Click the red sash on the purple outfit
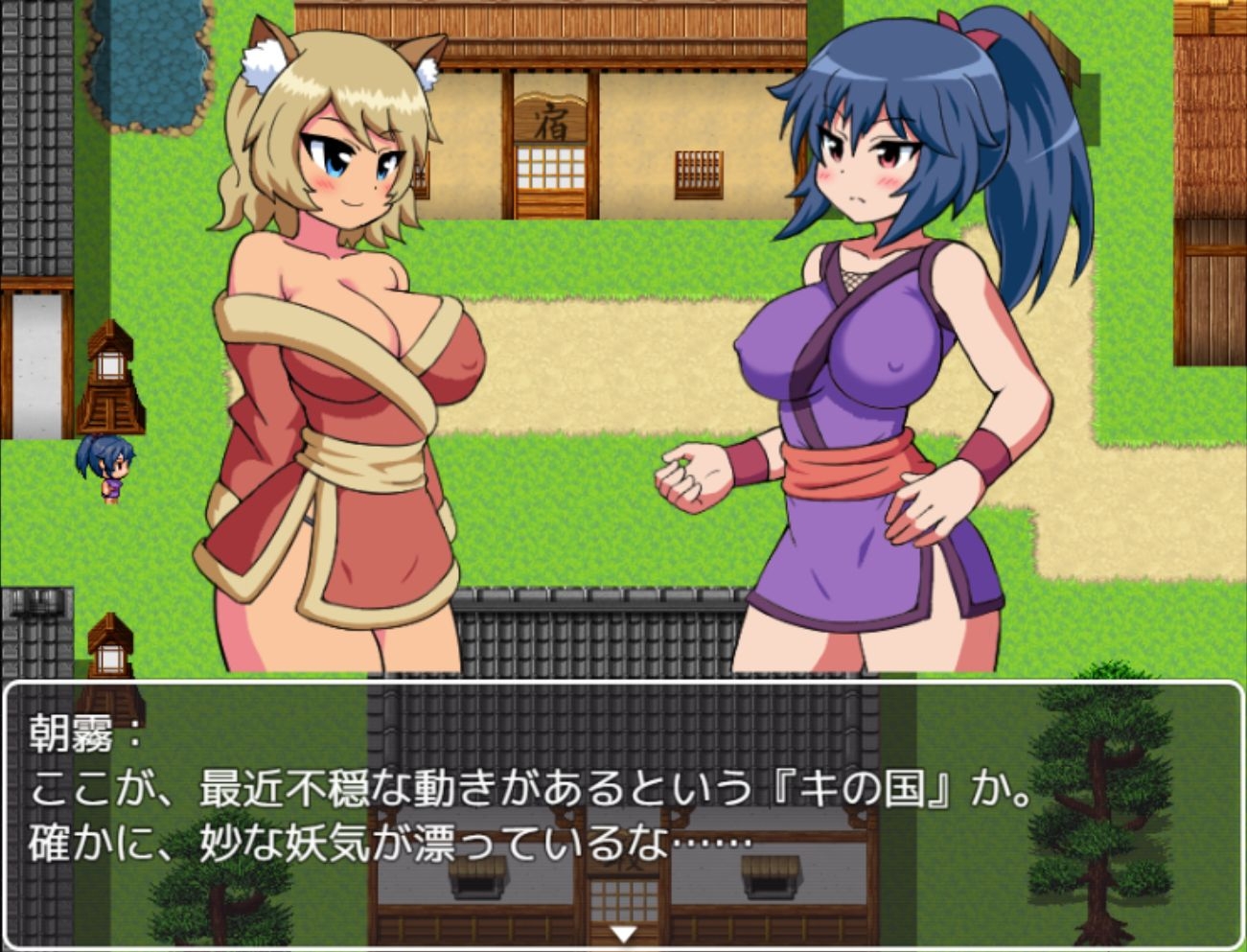The image size is (1247, 952). (x=843, y=465)
